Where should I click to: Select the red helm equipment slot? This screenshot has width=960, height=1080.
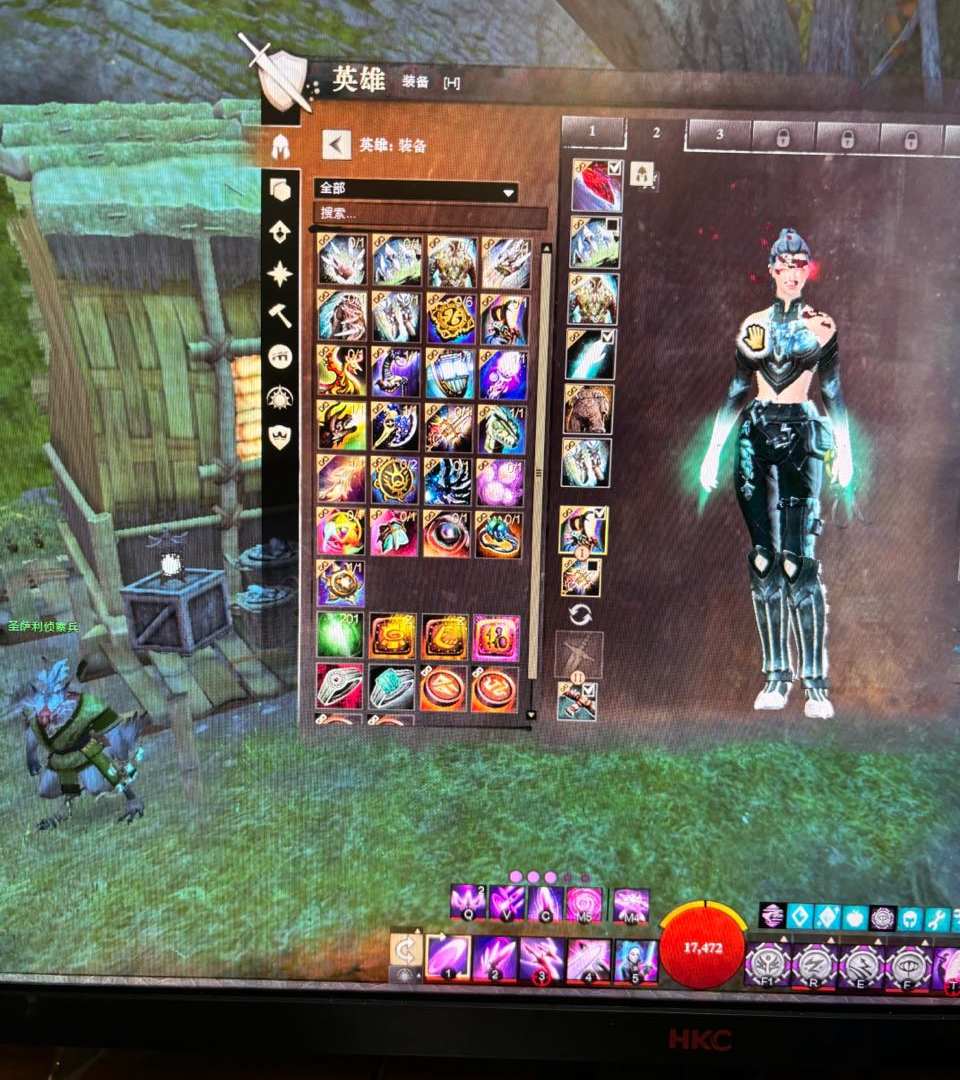click(x=596, y=186)
